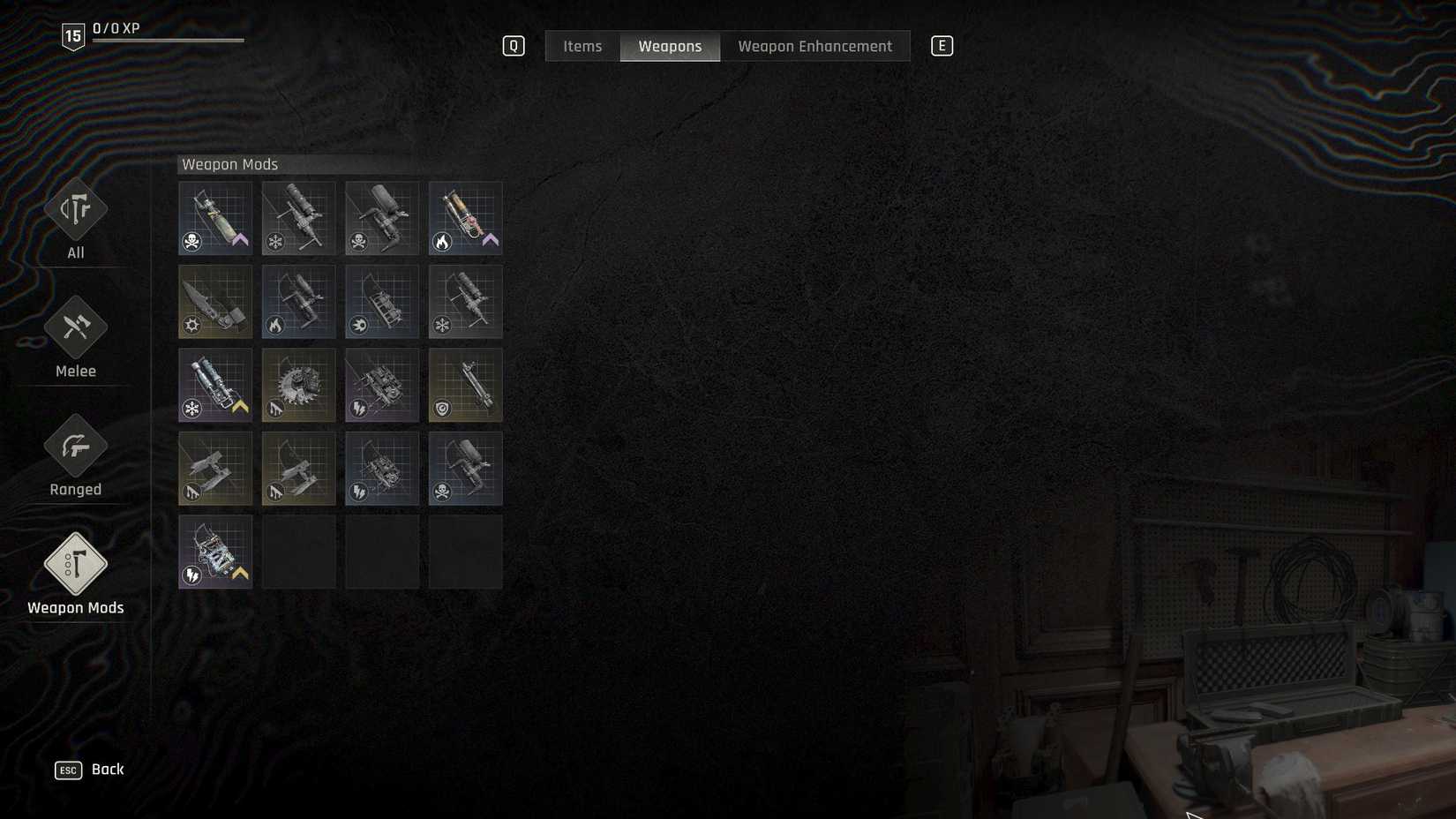Select the circular saw blade mod
This screenshot has height=819, width=1456.
pos(298,385)
